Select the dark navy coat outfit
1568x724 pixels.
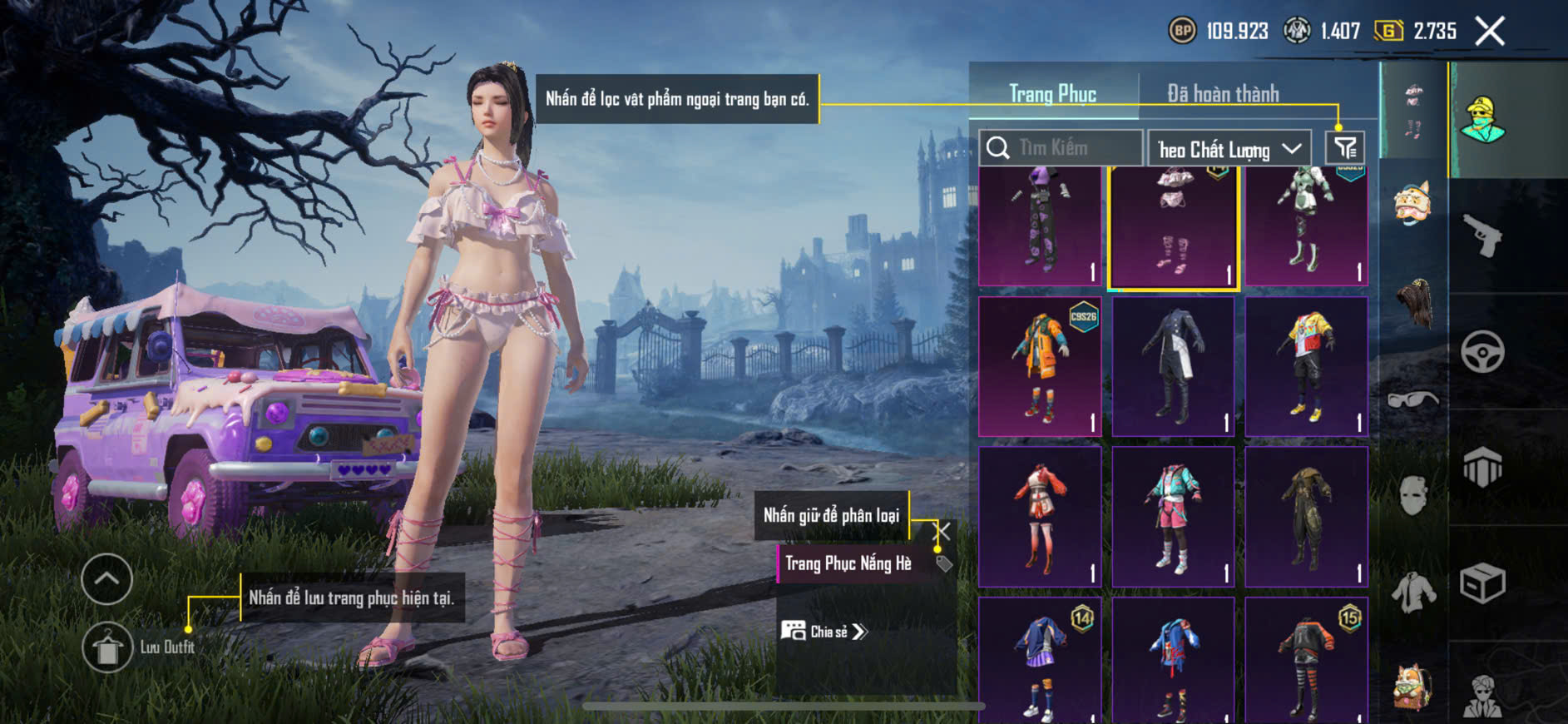1173,366
